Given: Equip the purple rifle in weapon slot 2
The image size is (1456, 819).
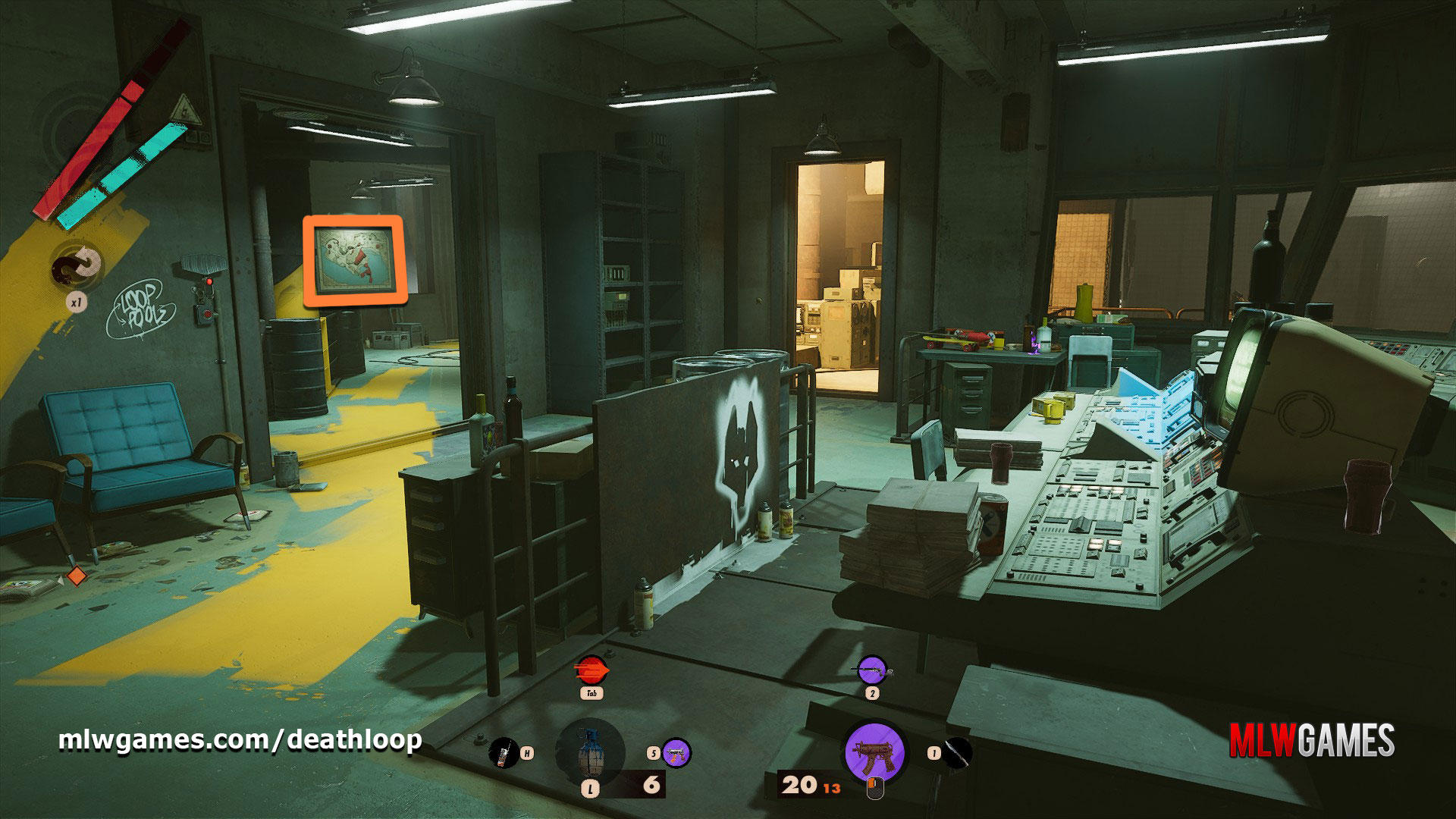Looking at the screenshot, I should [x=872, y=670].
